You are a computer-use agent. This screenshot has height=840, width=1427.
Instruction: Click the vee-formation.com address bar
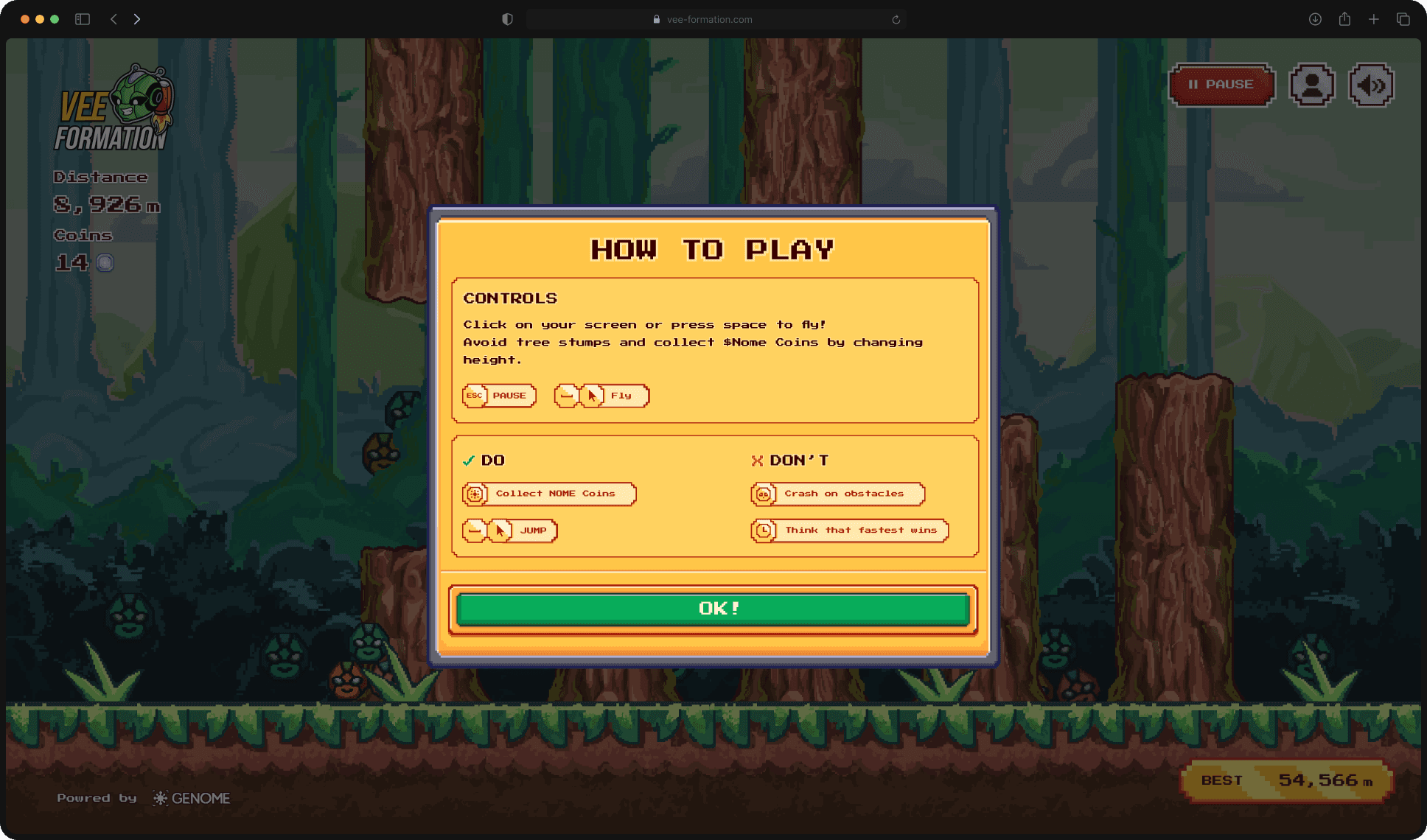coord(709,20)
